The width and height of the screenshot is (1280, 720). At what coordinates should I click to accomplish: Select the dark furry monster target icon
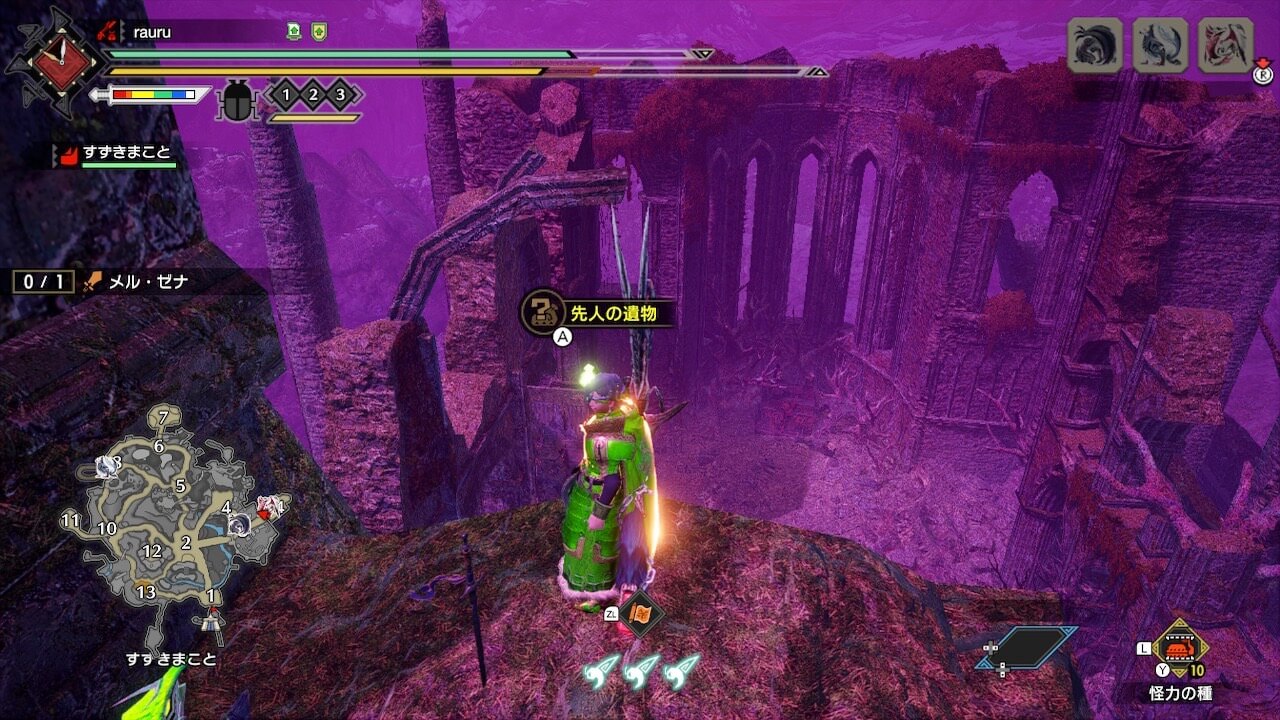point(1093,45)
